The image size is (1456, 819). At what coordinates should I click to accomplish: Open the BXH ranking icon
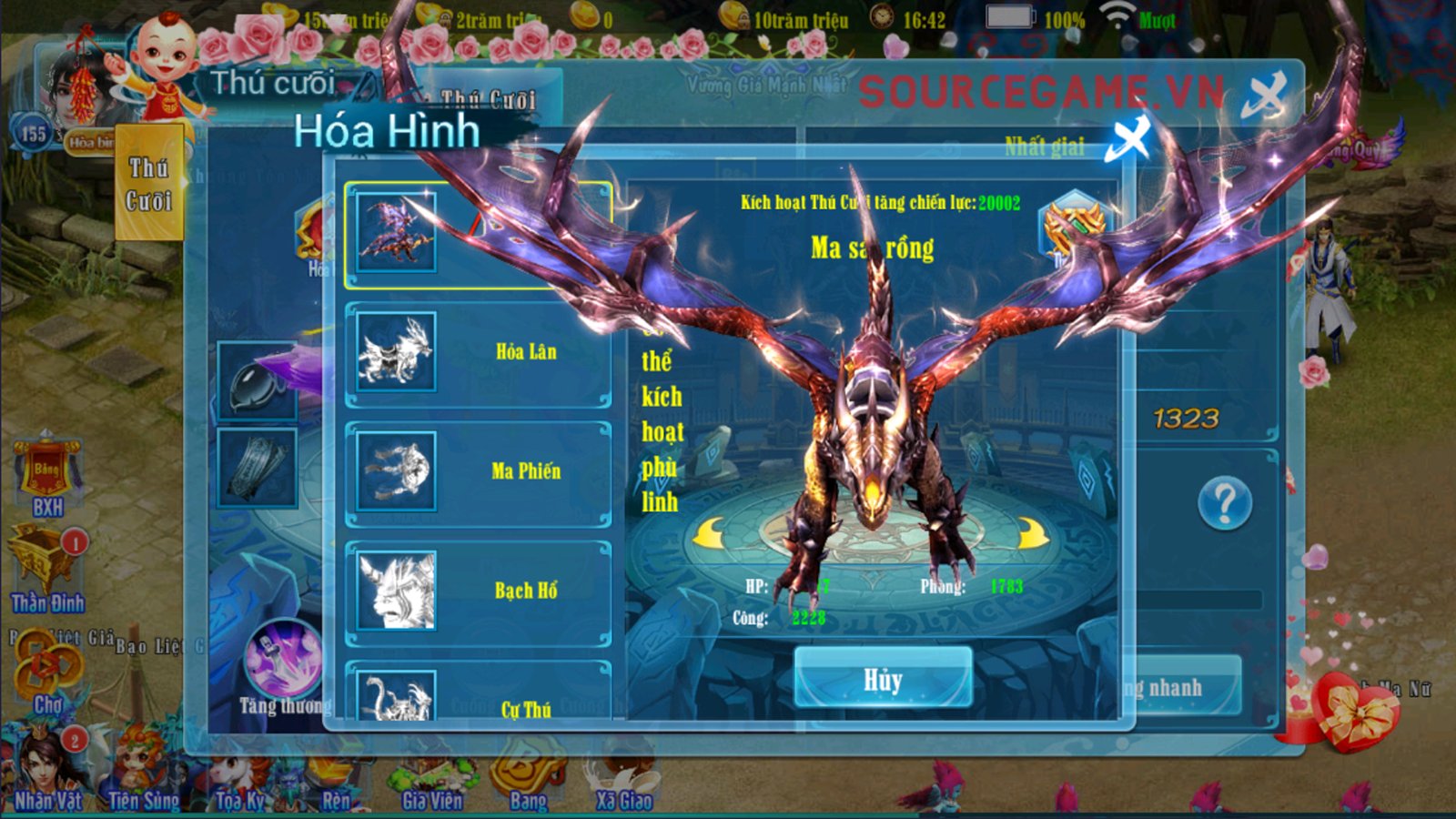pos(47,478)
